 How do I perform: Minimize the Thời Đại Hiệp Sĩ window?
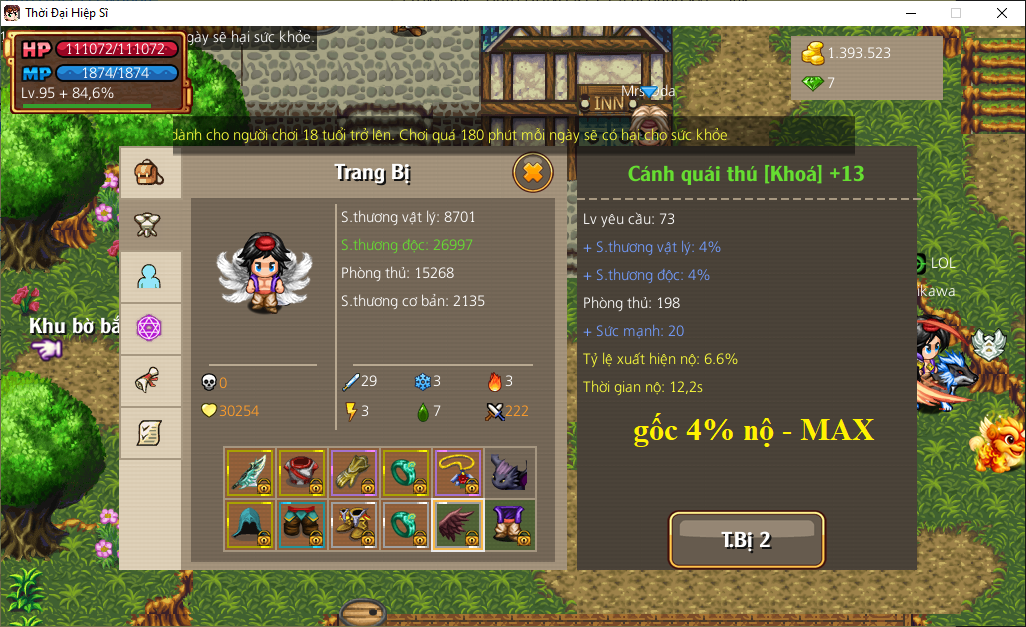click(911, 13)
